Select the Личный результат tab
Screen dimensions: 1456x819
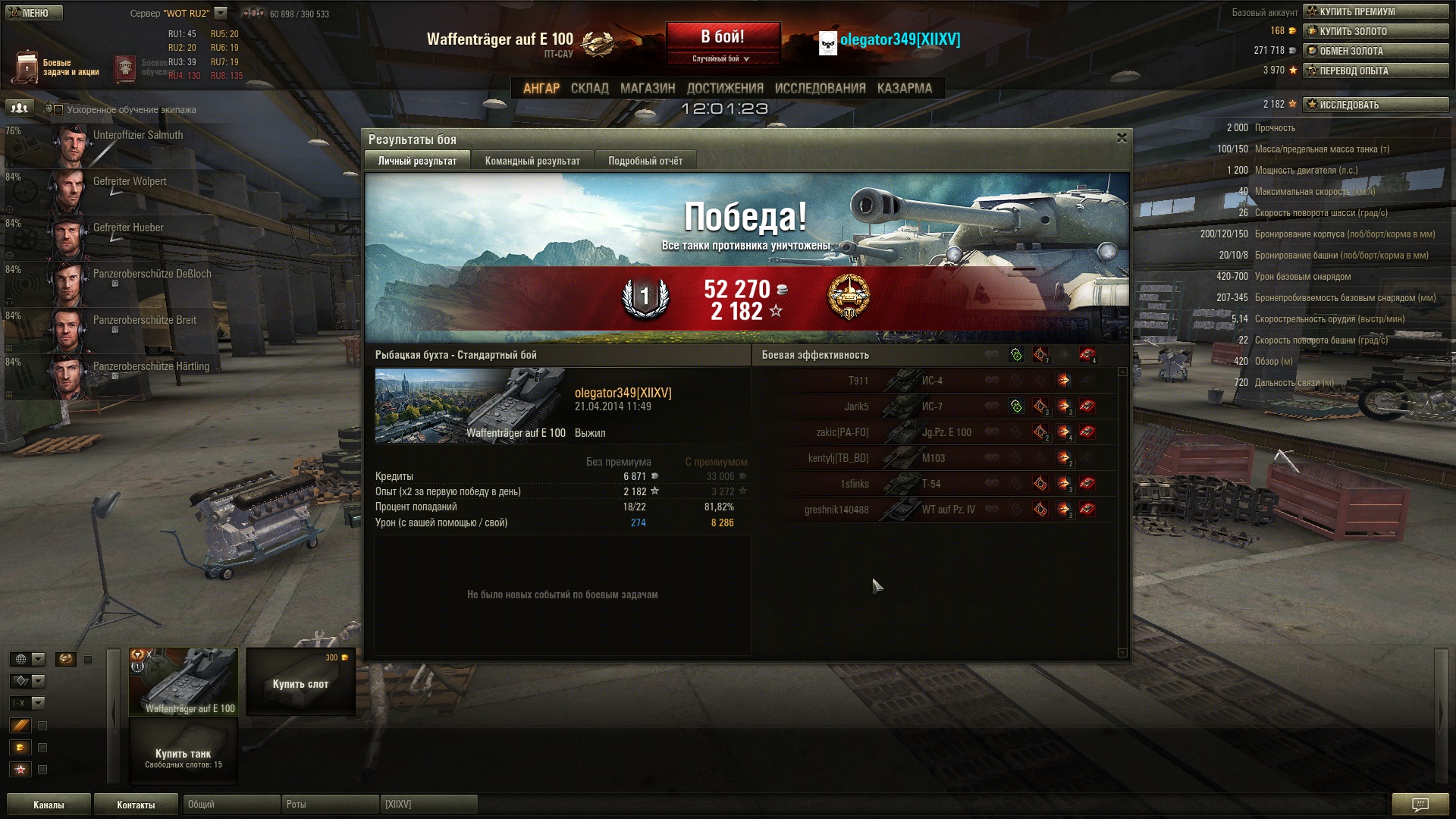click(417, 161)
